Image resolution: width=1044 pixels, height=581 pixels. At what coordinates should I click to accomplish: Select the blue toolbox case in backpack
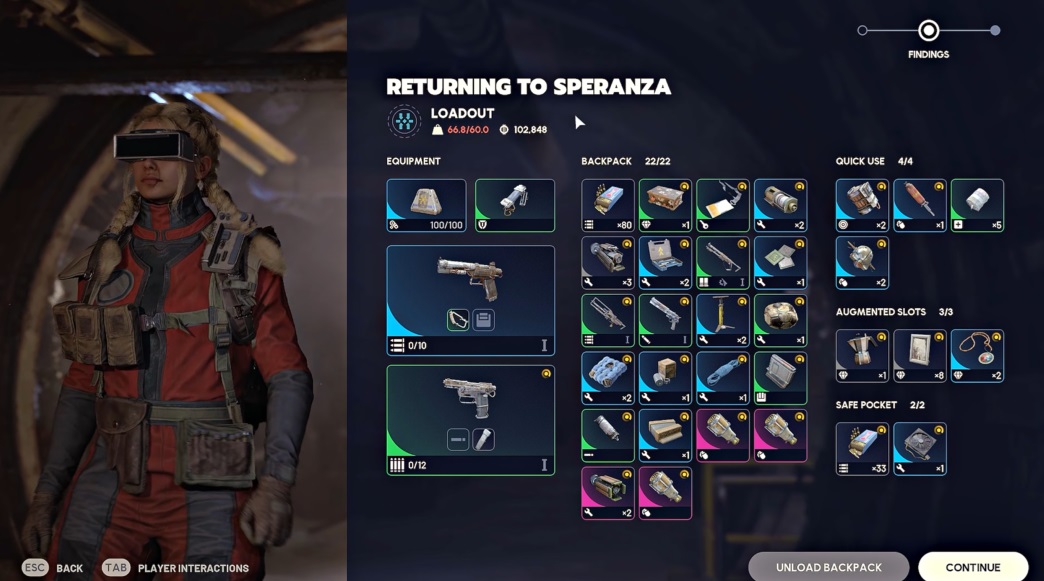pos(664,263)
